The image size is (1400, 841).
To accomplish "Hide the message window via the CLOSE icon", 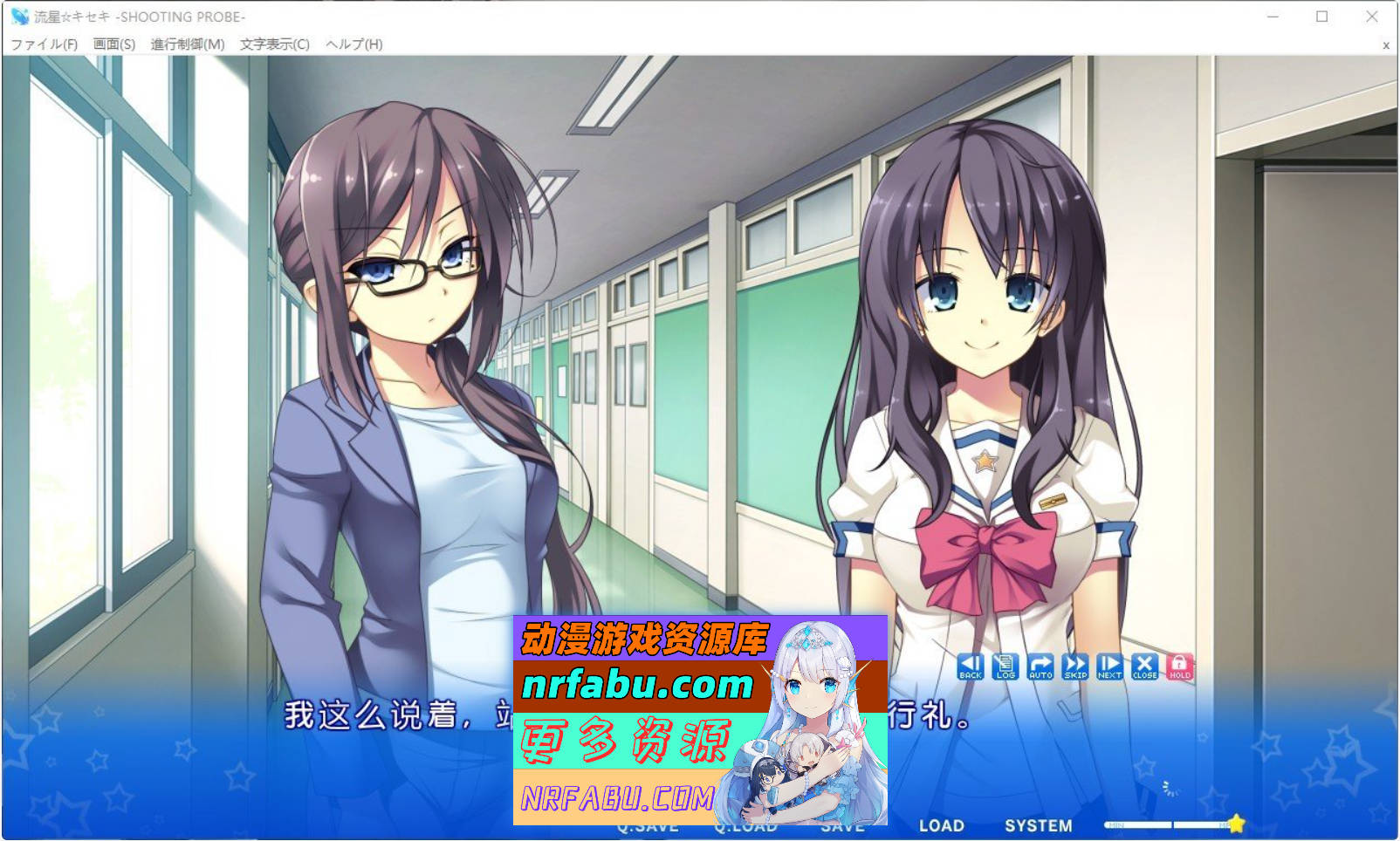I will click(x=1144, y=667).
